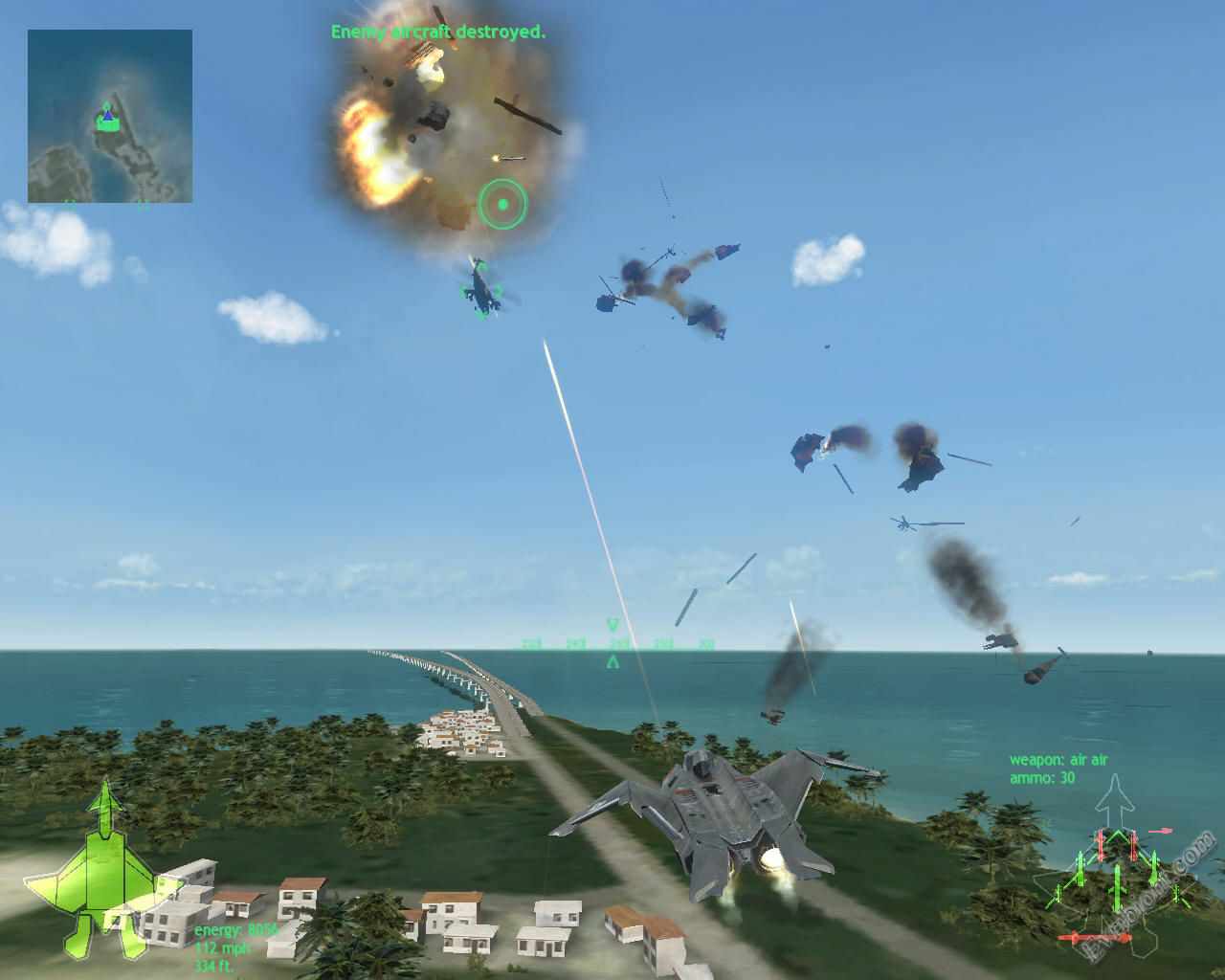Click the green targeting reticle near the explosion

click(502, 204)
